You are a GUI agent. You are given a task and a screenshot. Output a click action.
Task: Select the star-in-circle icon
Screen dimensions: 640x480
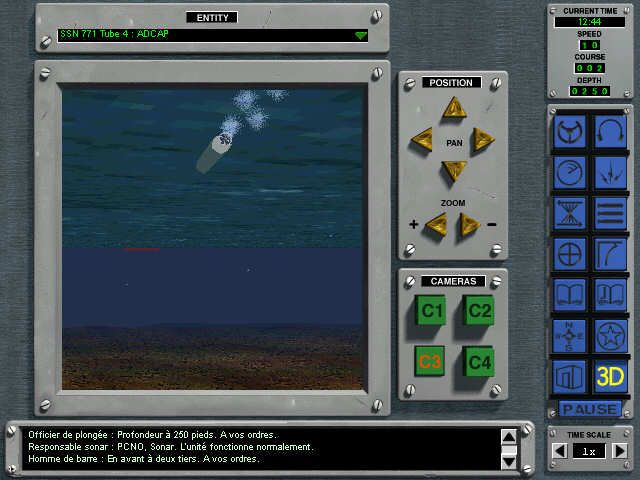(610, 335)
